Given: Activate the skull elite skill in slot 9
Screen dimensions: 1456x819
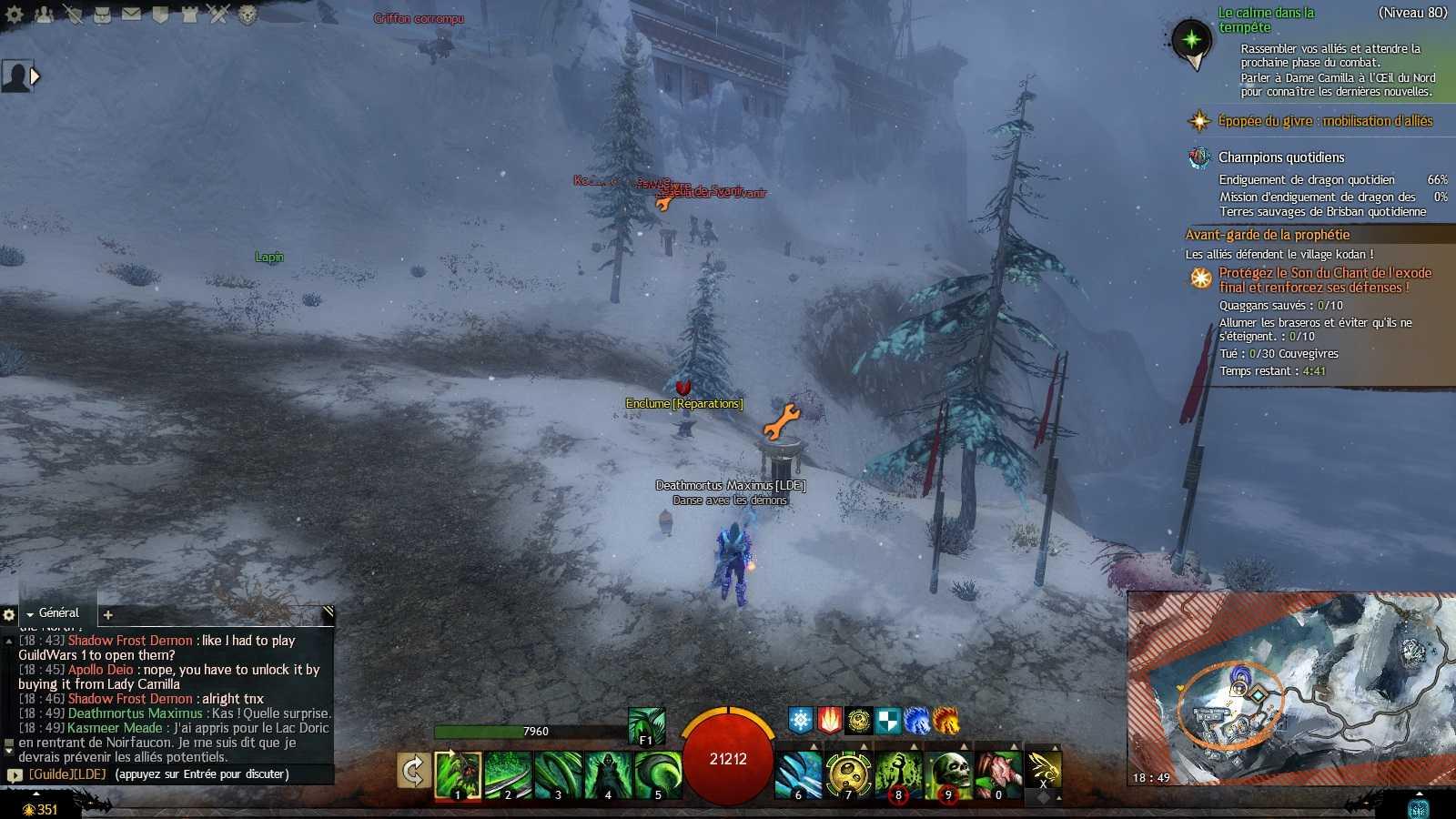Looking at the screenshot, I should 948,774.
